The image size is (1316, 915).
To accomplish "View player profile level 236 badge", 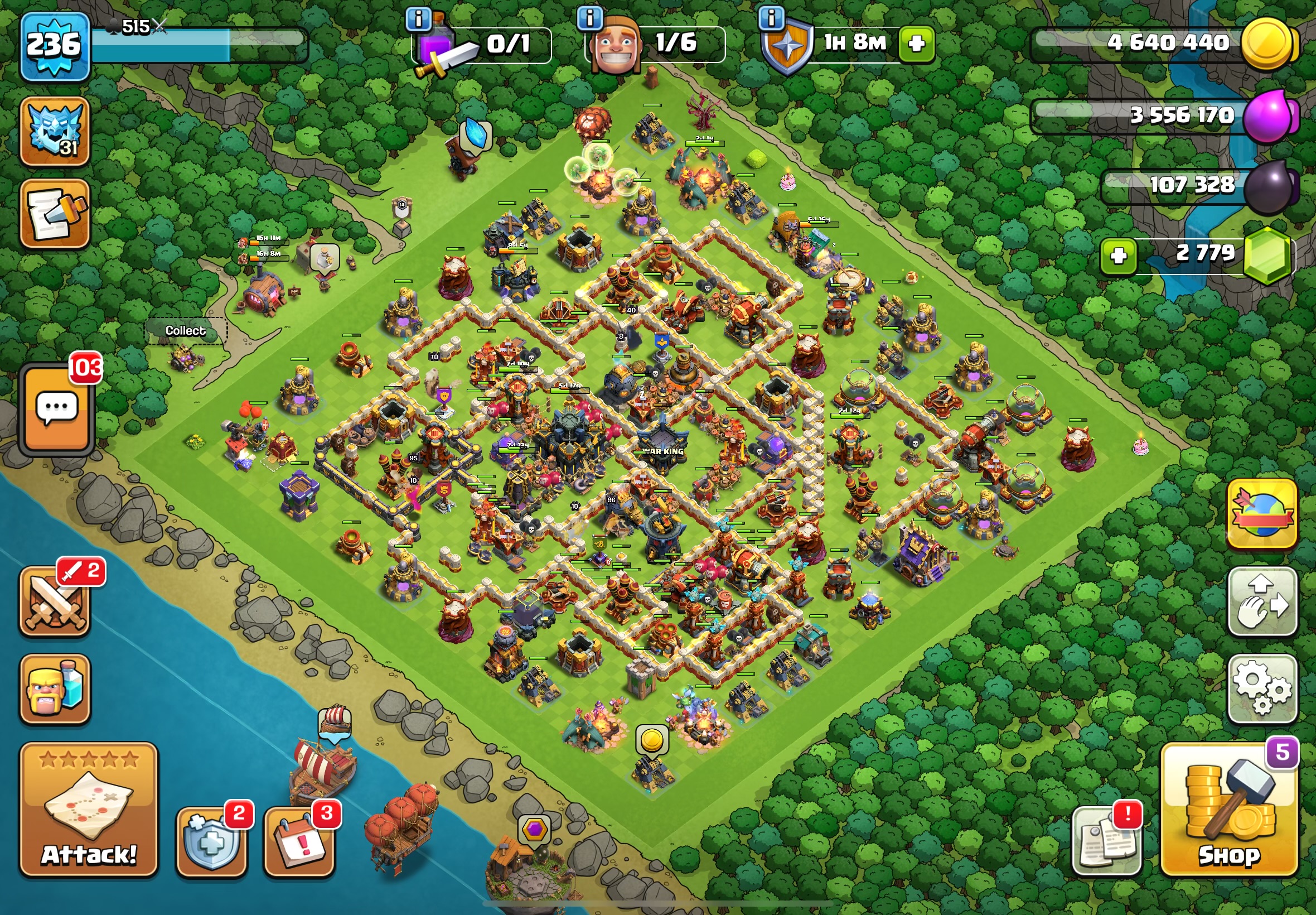I will 55,45.
